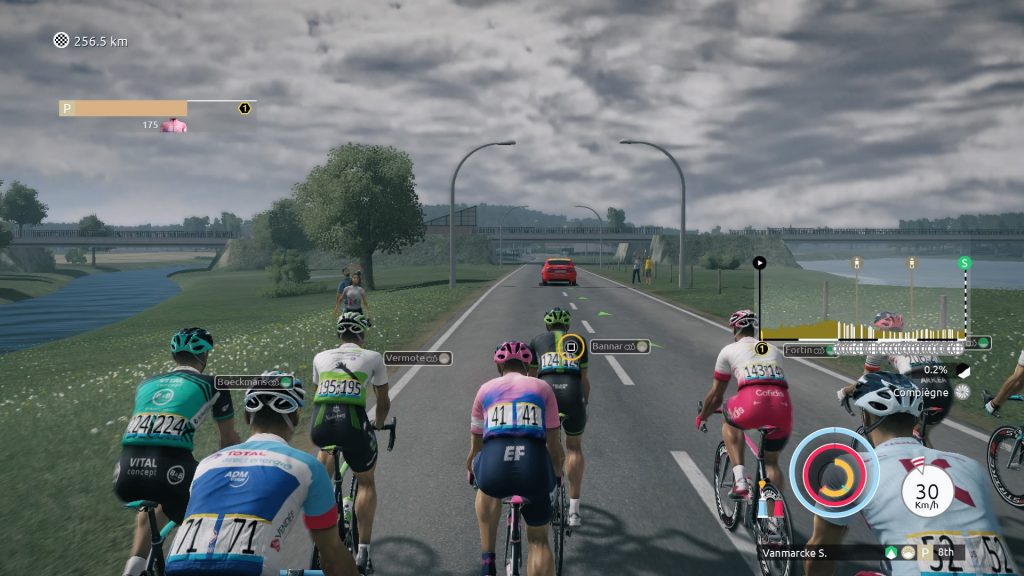Click the Bannar rider name tag
Screen dimensions: 1024x576
point(619,346)
